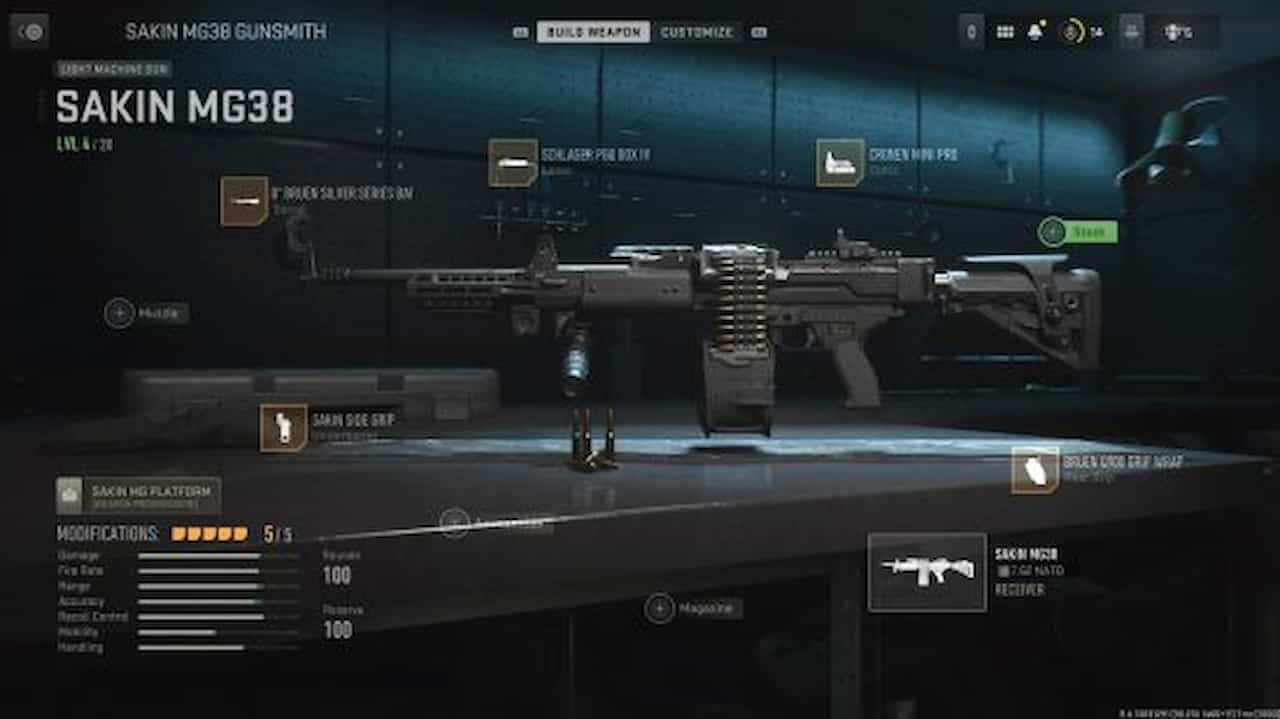Open the grid menu icon
The image size is (1280, 719).
point(1005,32)
